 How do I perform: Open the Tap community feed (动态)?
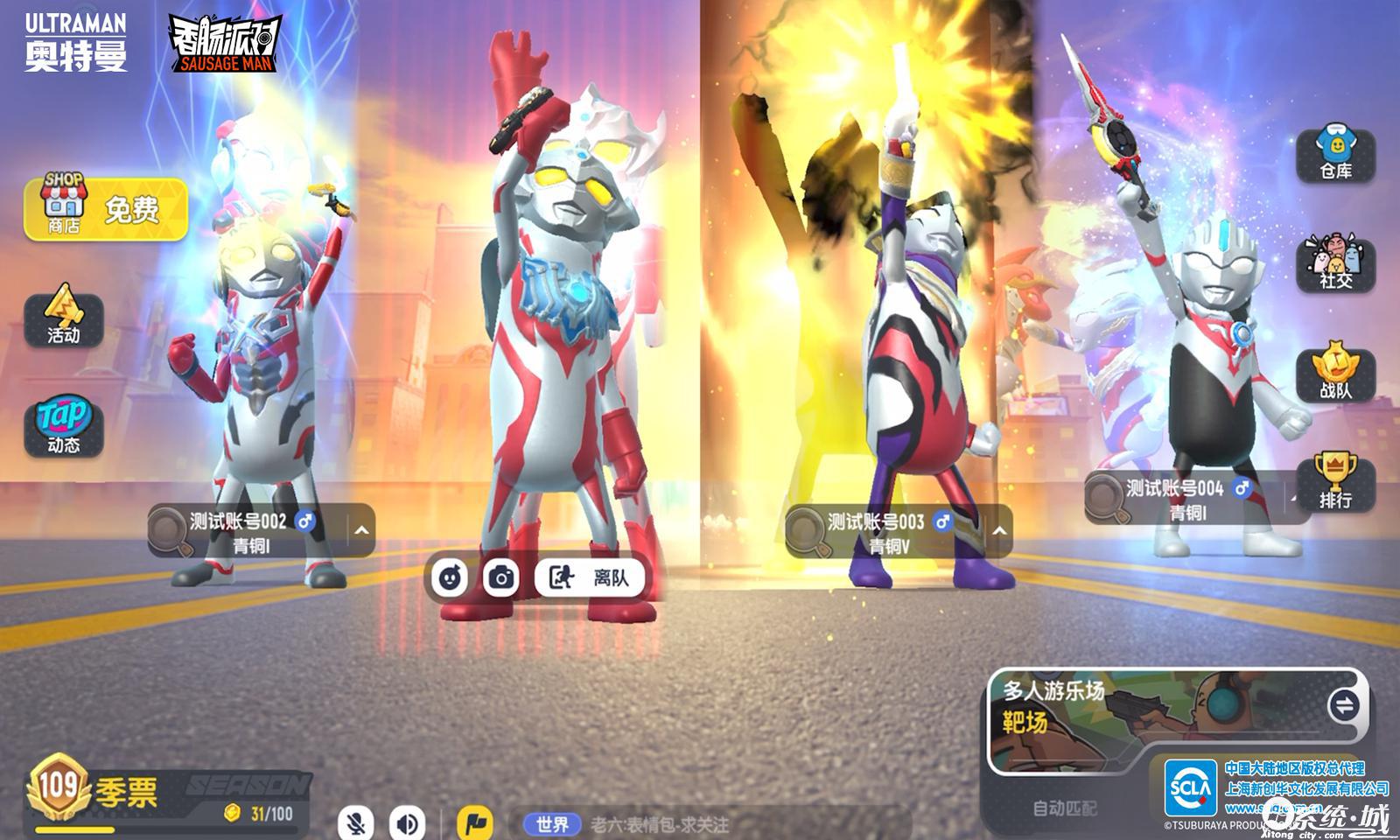pos(63,427)
